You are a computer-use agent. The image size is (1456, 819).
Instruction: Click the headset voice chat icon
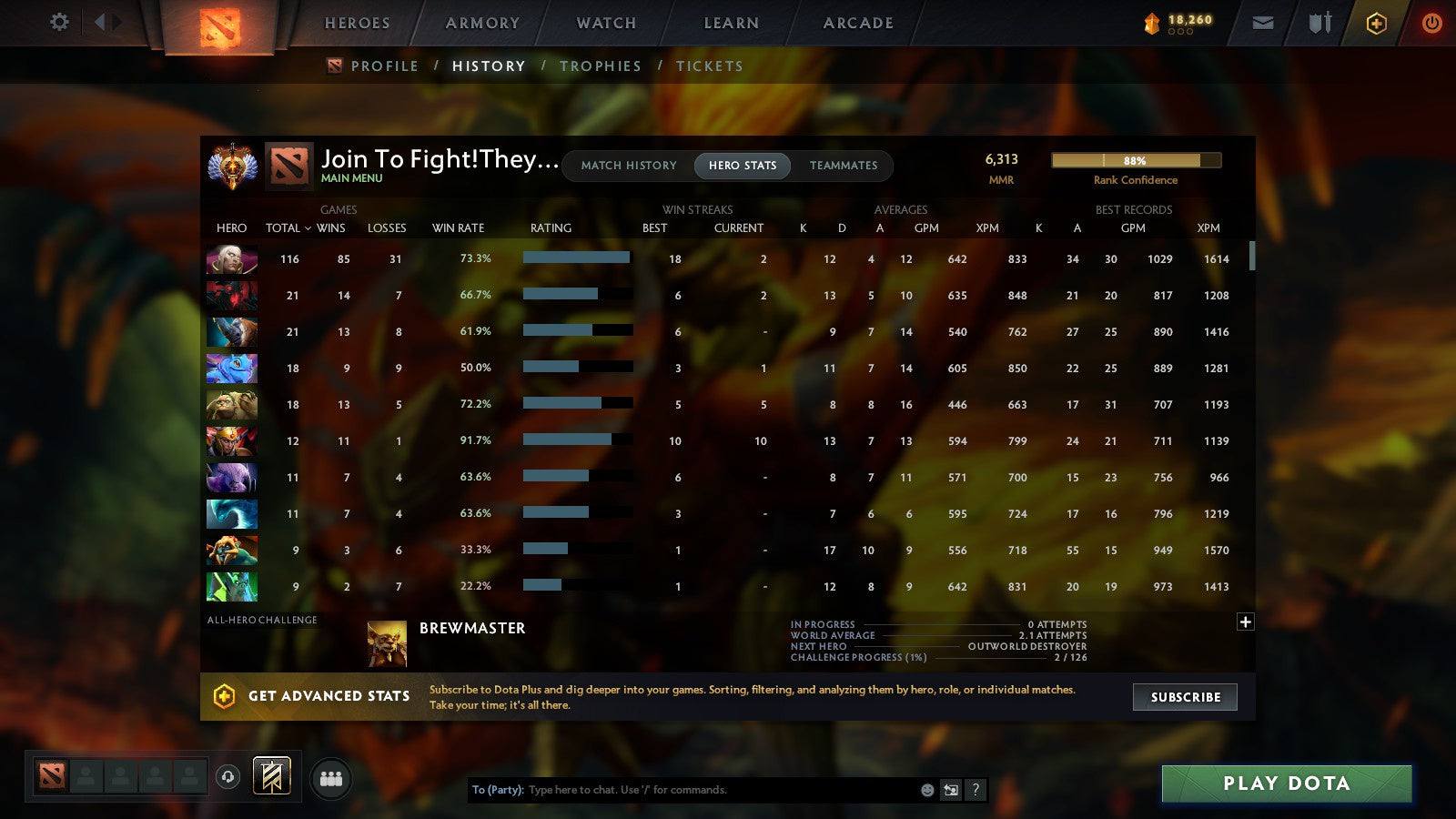226,775
